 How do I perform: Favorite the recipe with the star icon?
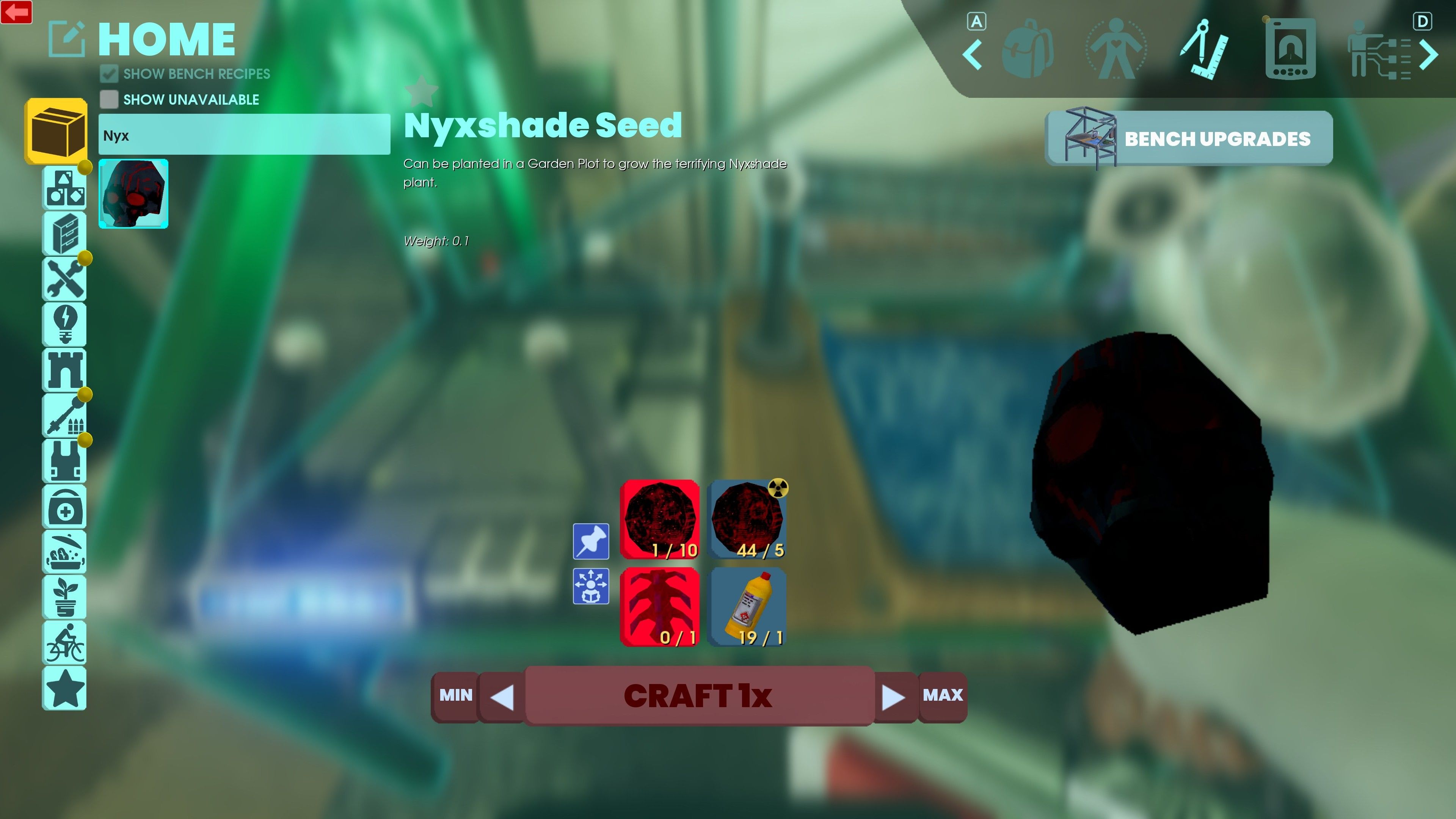pos(422,91)
